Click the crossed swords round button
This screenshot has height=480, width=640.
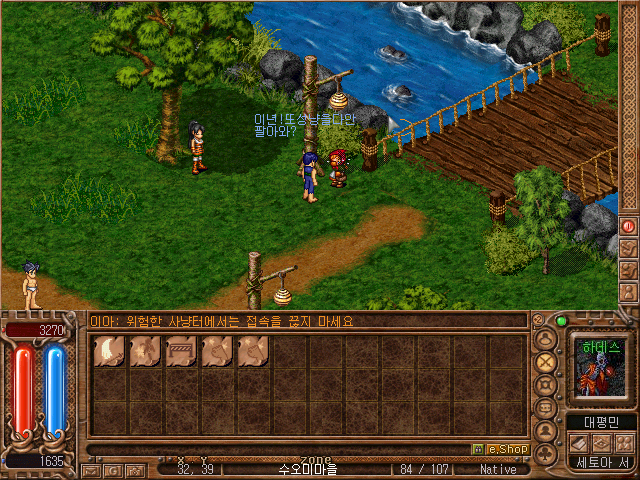click(546, 361)
